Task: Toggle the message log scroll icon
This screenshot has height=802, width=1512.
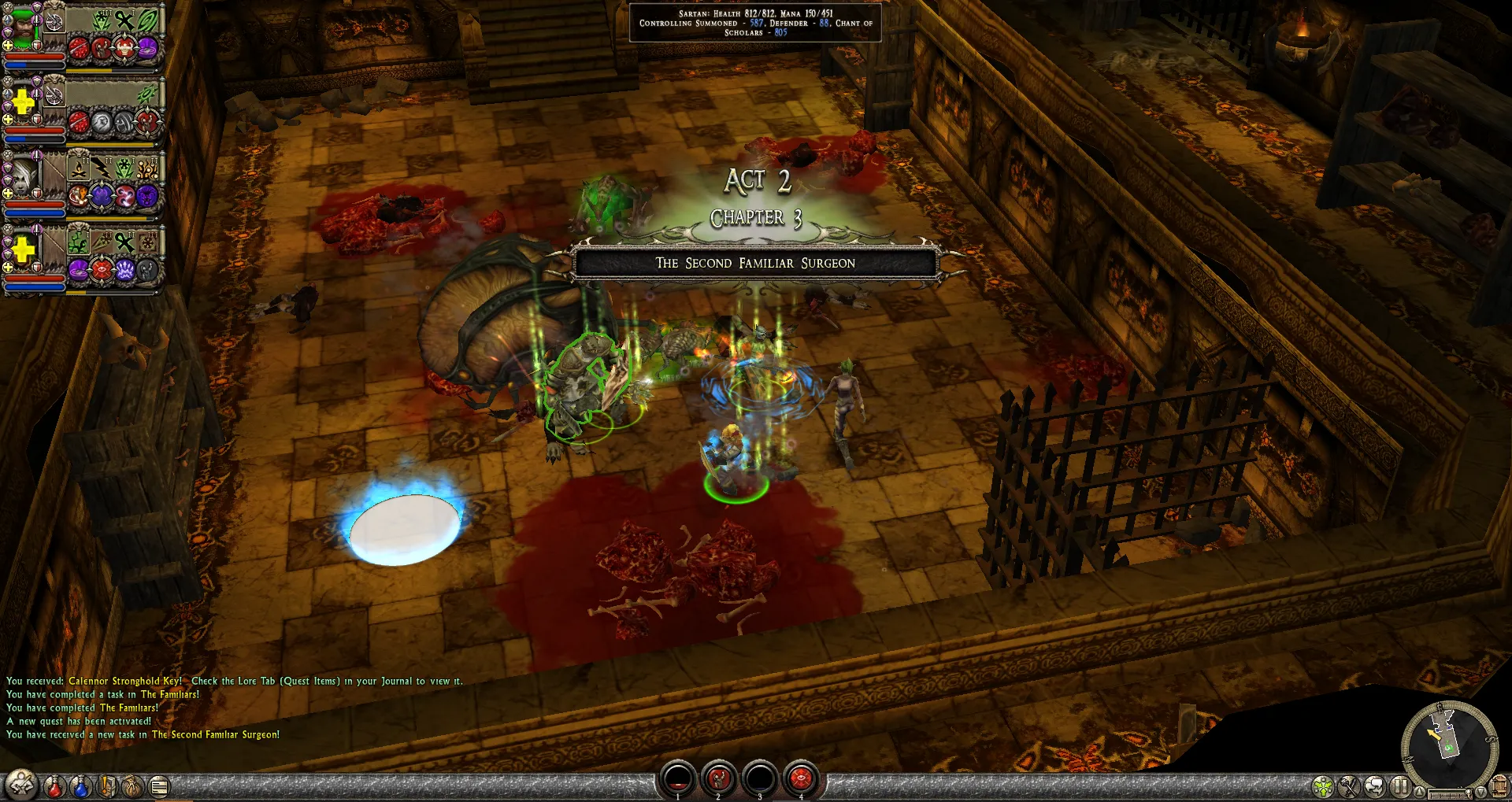Action: pos(159,785)
